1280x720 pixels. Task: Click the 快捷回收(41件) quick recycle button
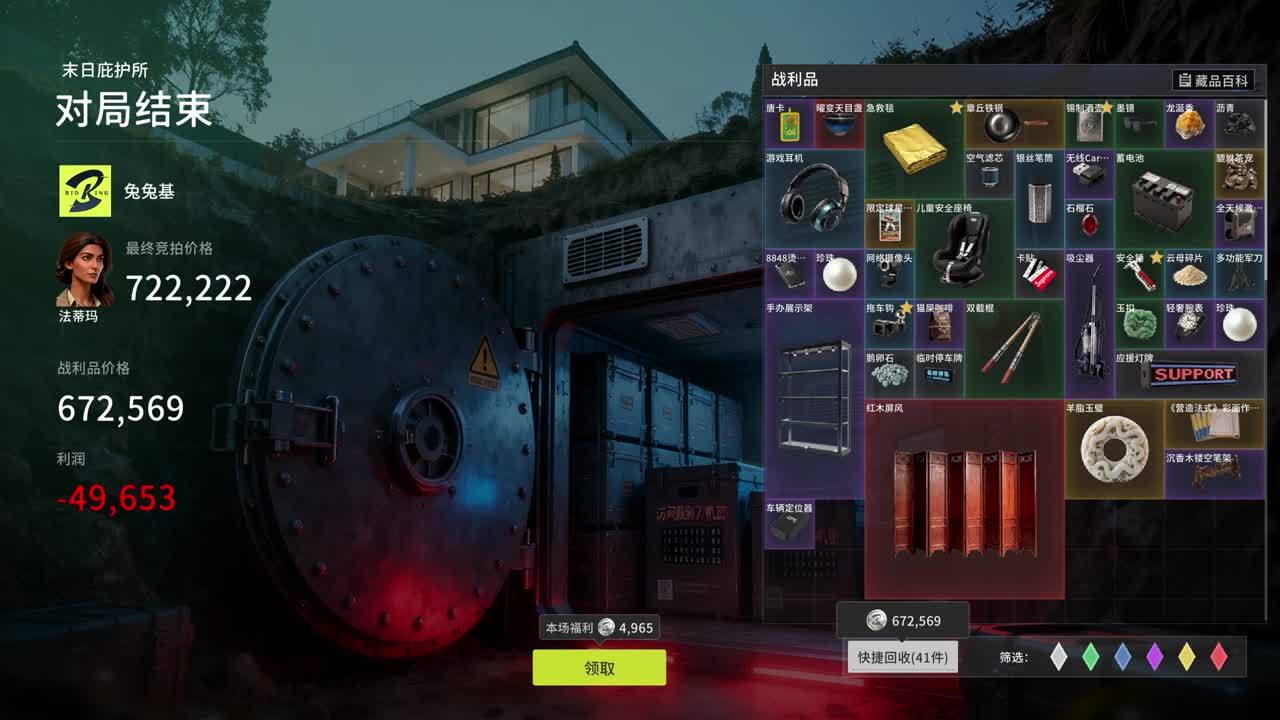click(x=904, y=657)
